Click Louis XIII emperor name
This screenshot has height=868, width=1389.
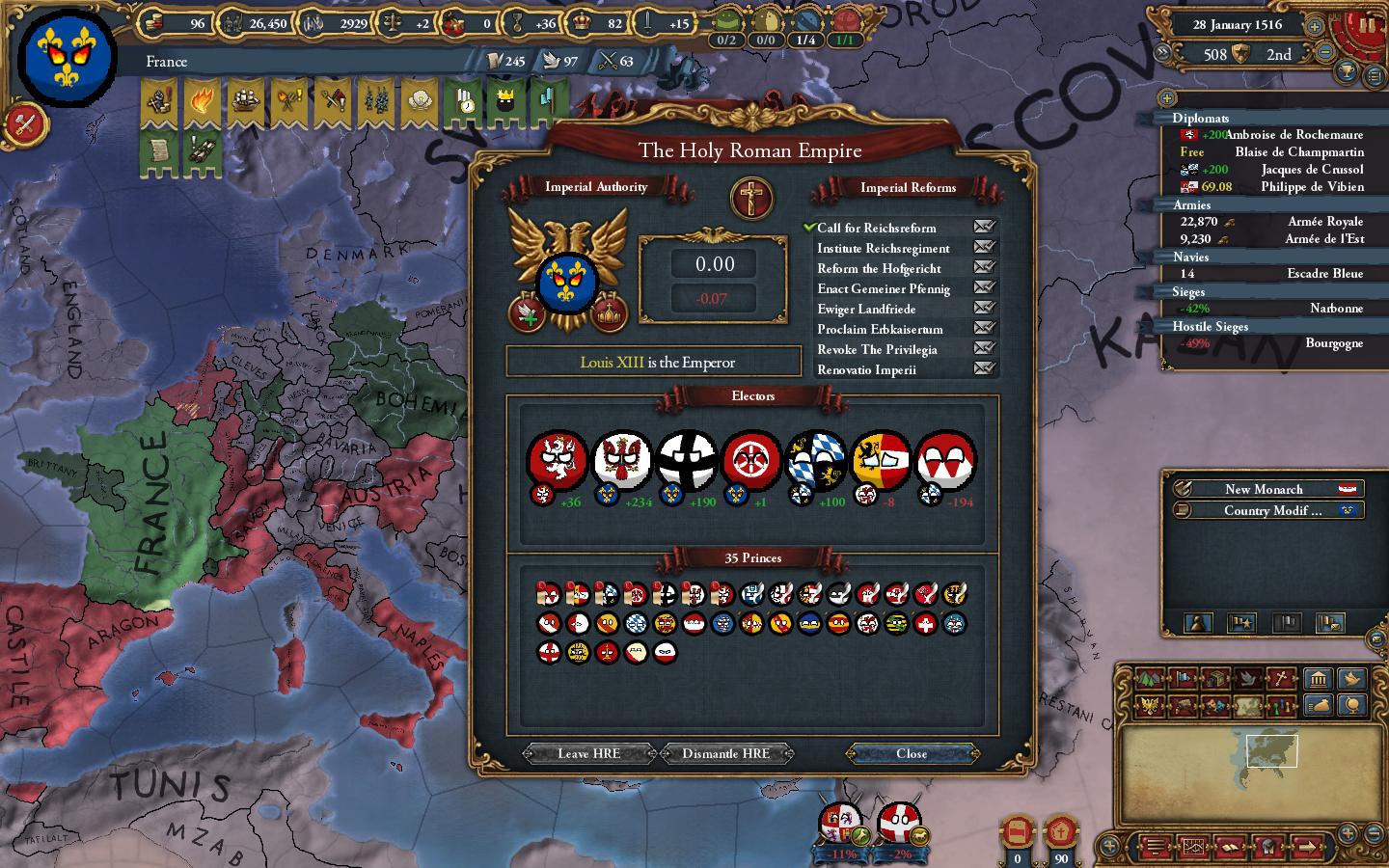click(612, 363)
